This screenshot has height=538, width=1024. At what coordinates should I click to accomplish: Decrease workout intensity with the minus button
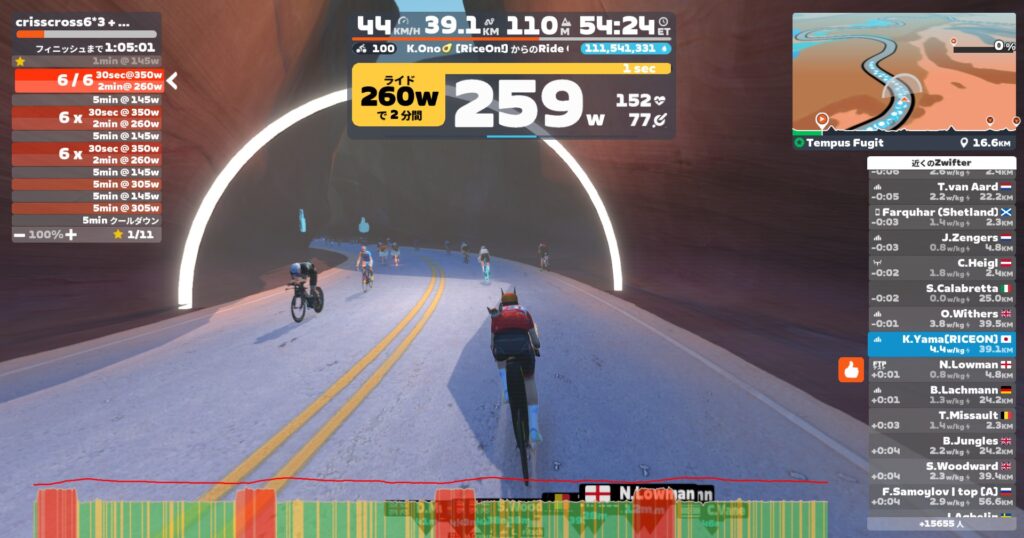click(x=20, y=234)
